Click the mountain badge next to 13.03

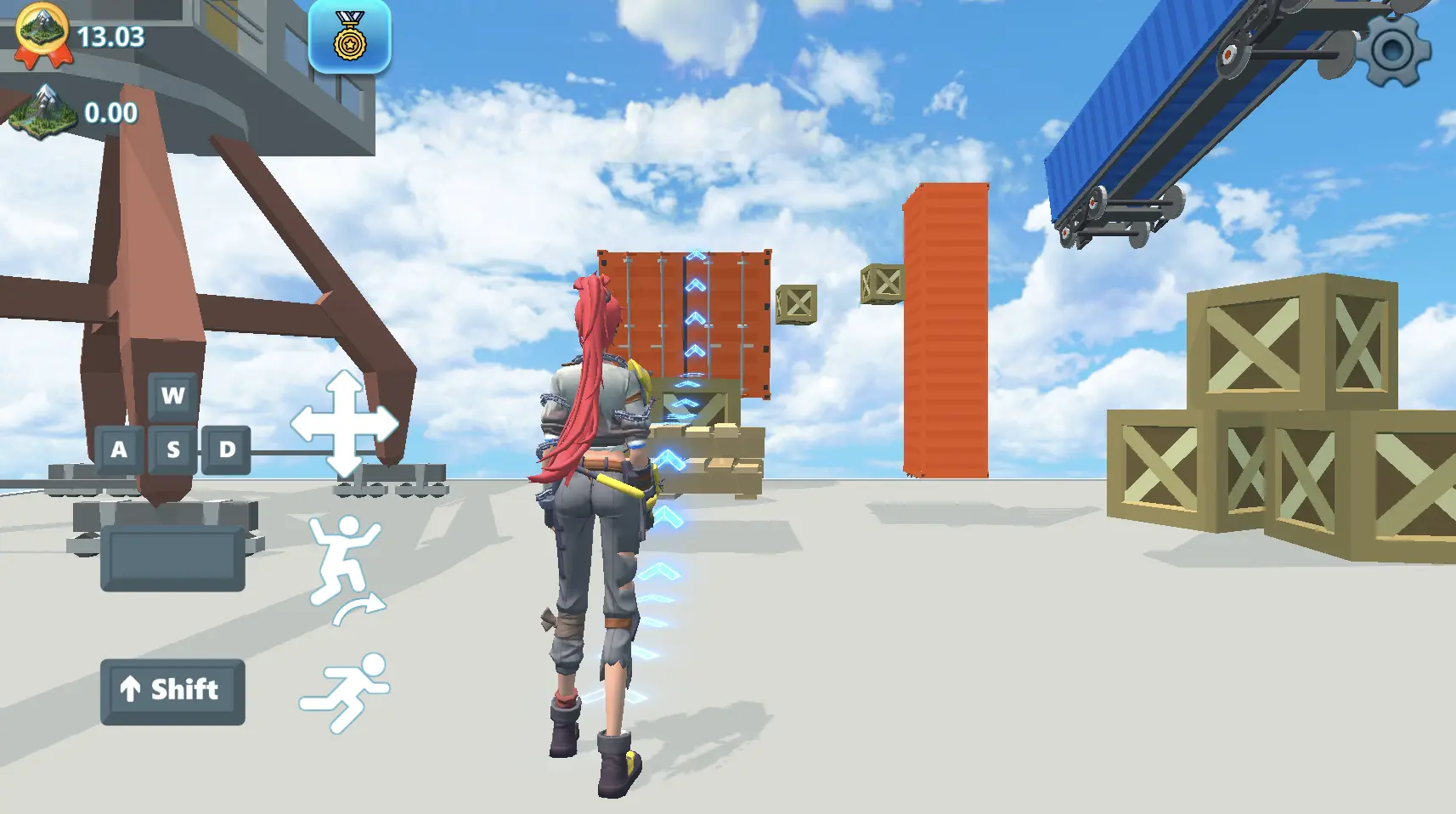click(x=39, y=32)
